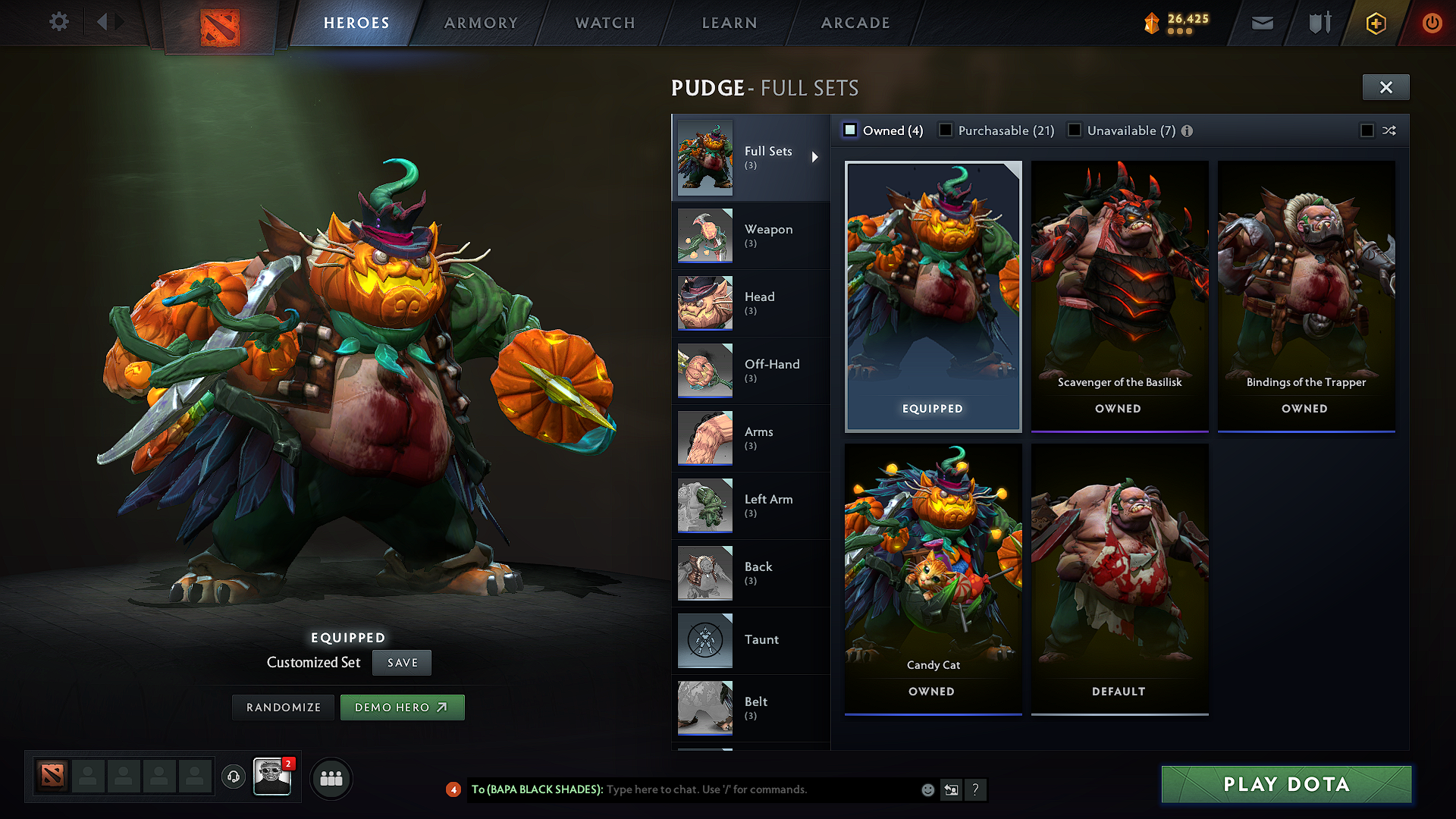Click the shuffle icon in the filter bar
Viewport: 1456px width, 819px height.
click(1390, 130)
